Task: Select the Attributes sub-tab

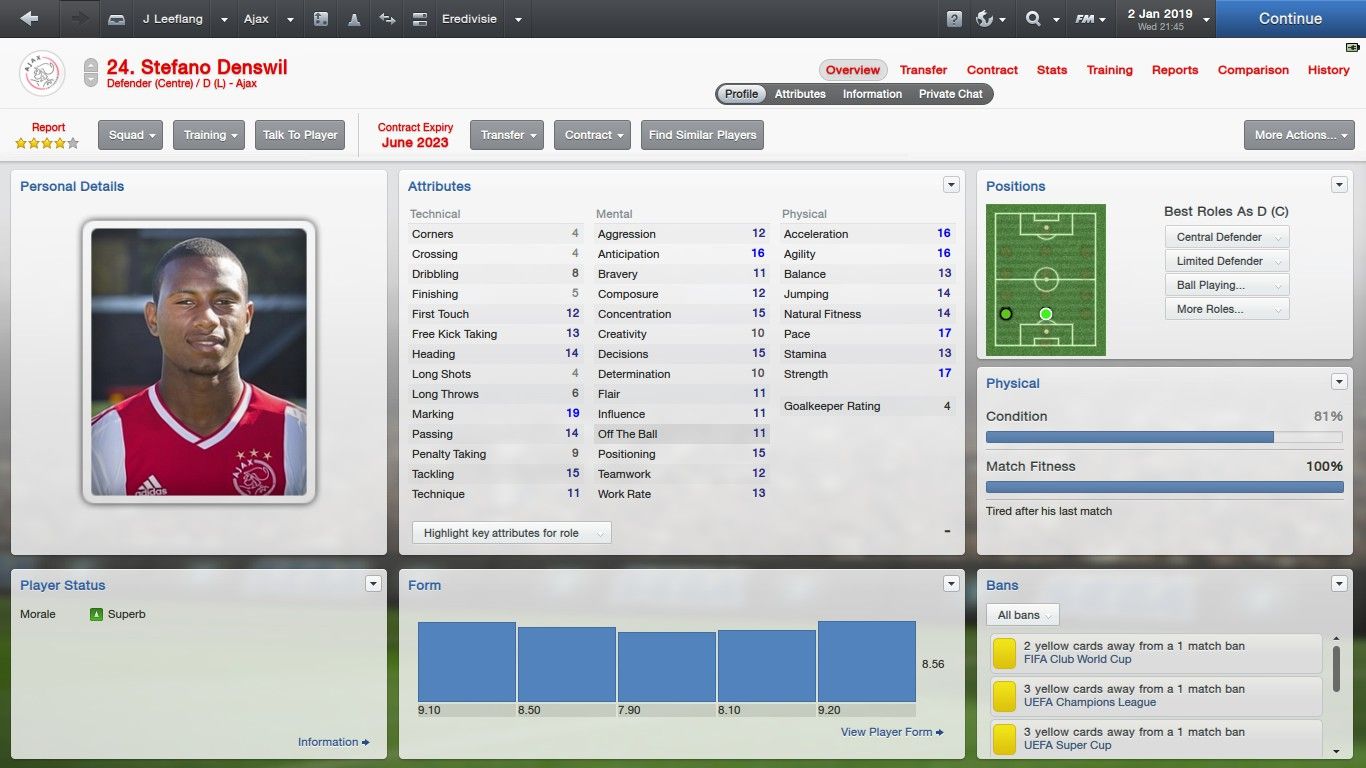Action: [800, 94]
